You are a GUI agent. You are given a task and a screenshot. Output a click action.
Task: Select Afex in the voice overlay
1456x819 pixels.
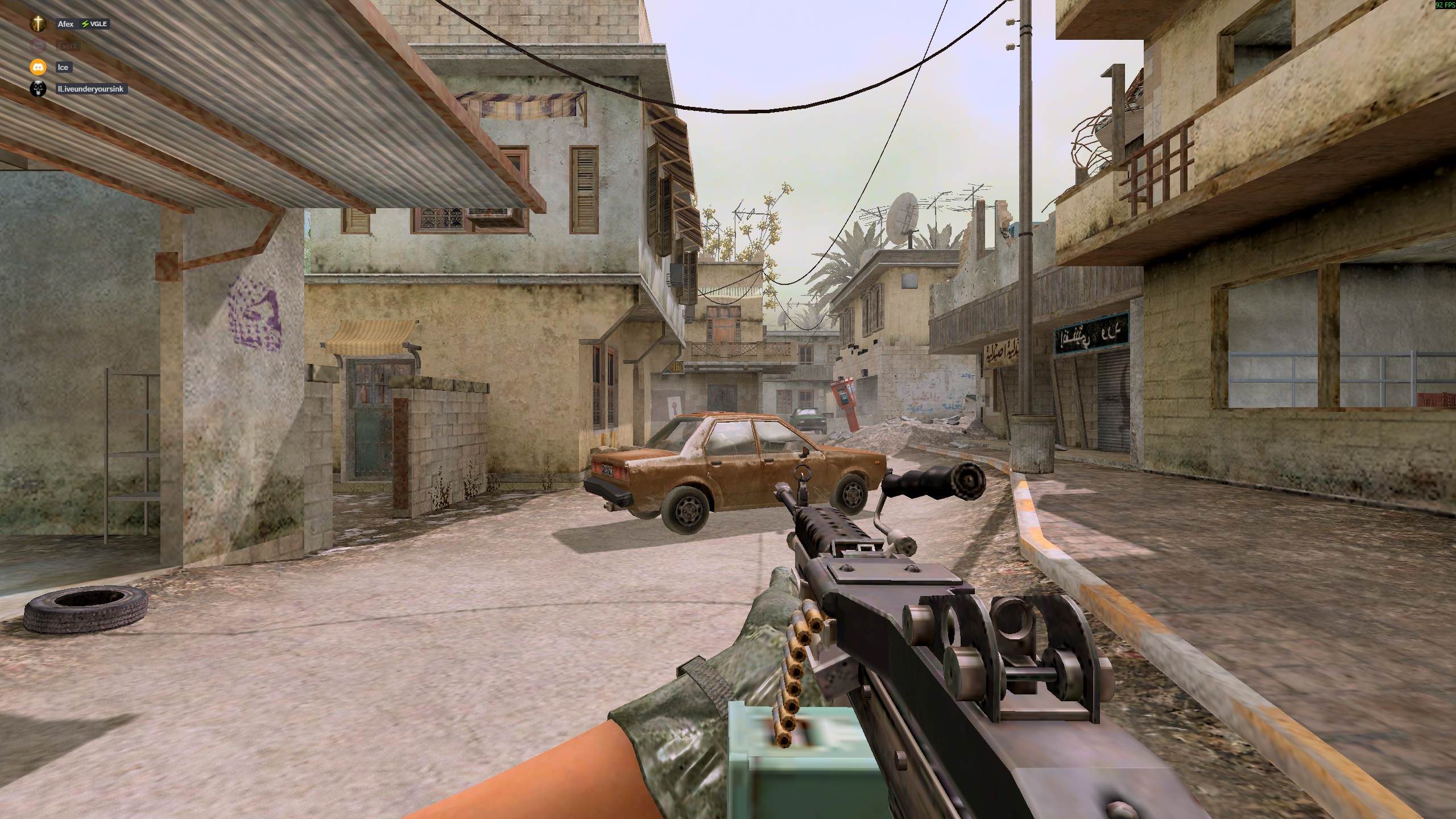point(65,24)
